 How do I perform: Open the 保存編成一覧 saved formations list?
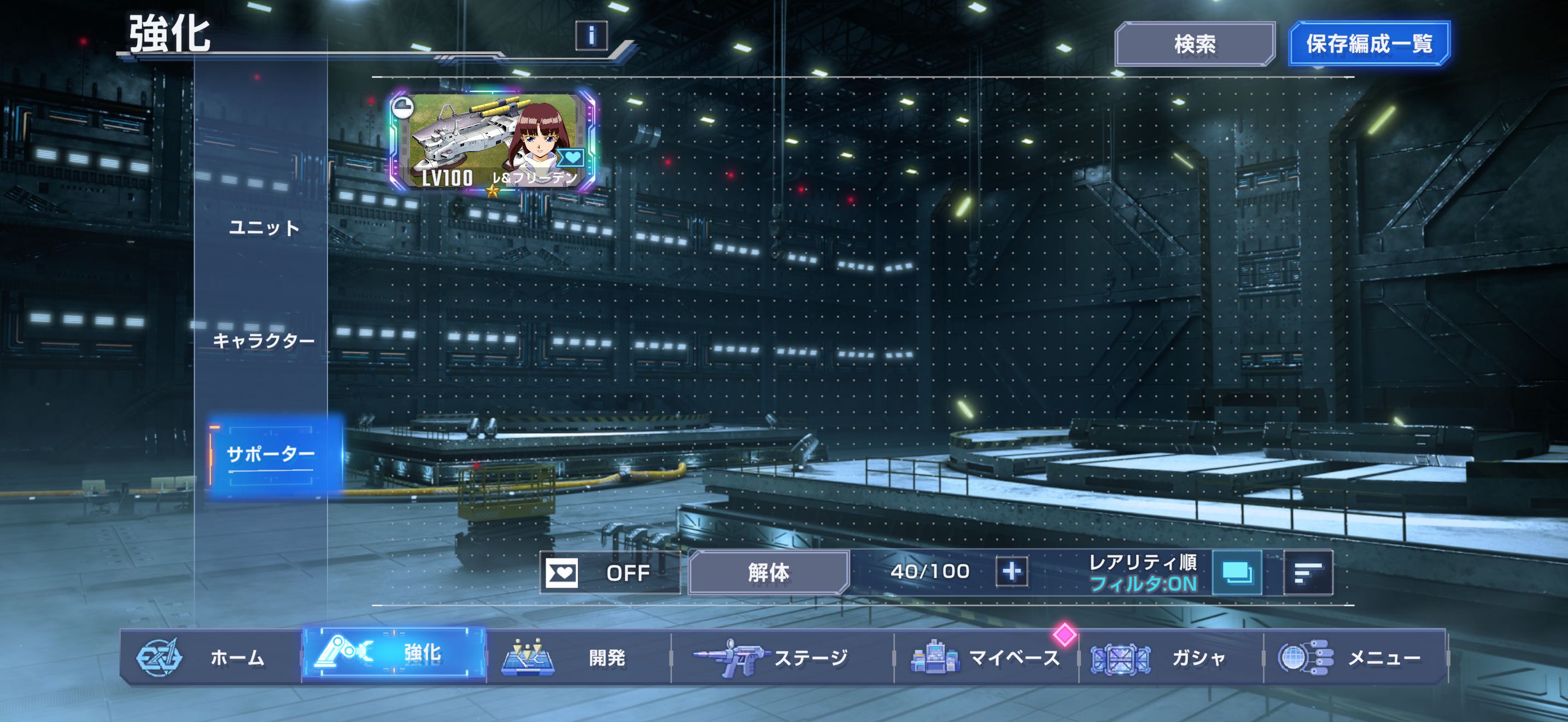(1369, 44)
